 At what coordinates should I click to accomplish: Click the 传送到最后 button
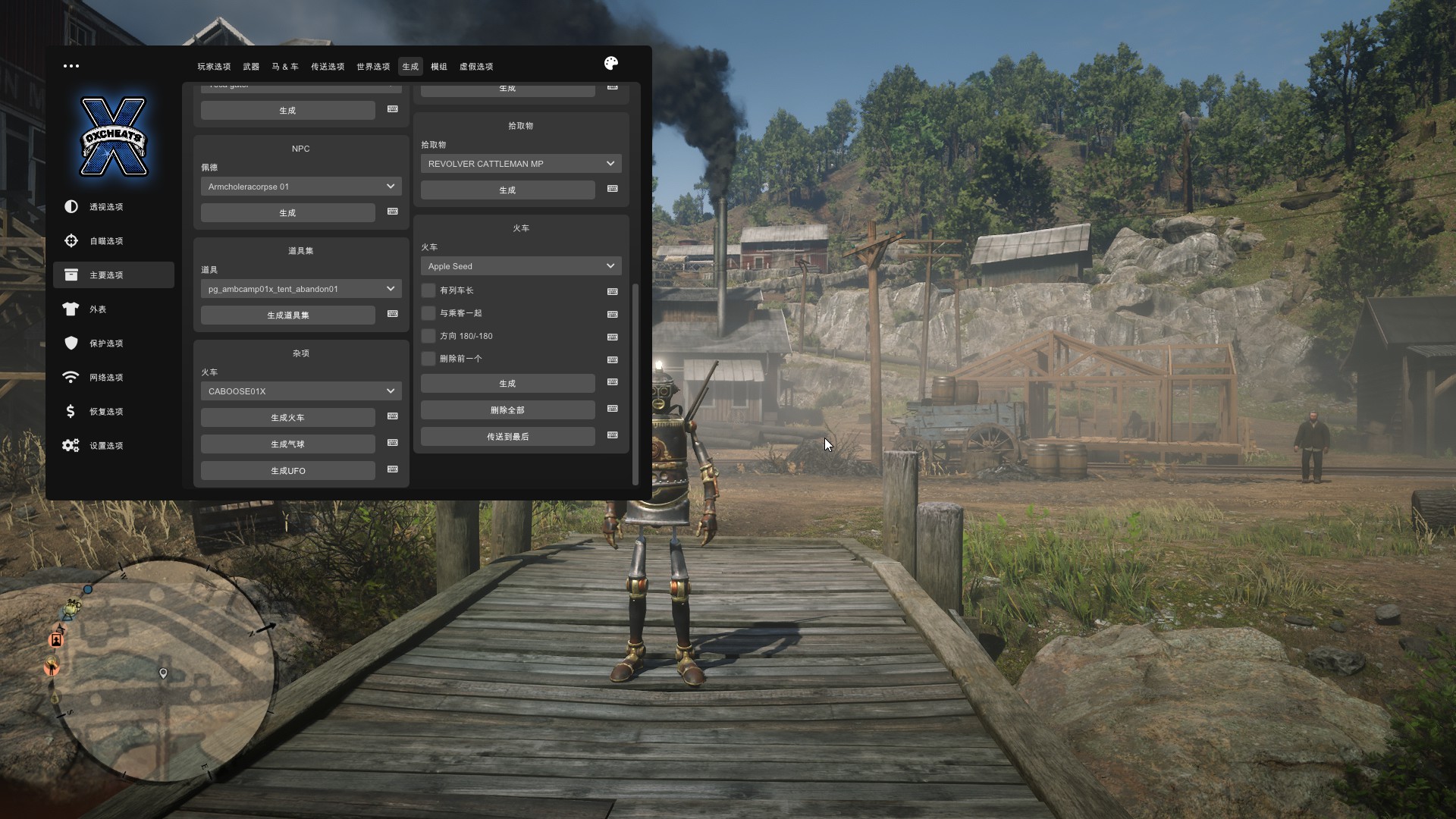tap(507, 437)
